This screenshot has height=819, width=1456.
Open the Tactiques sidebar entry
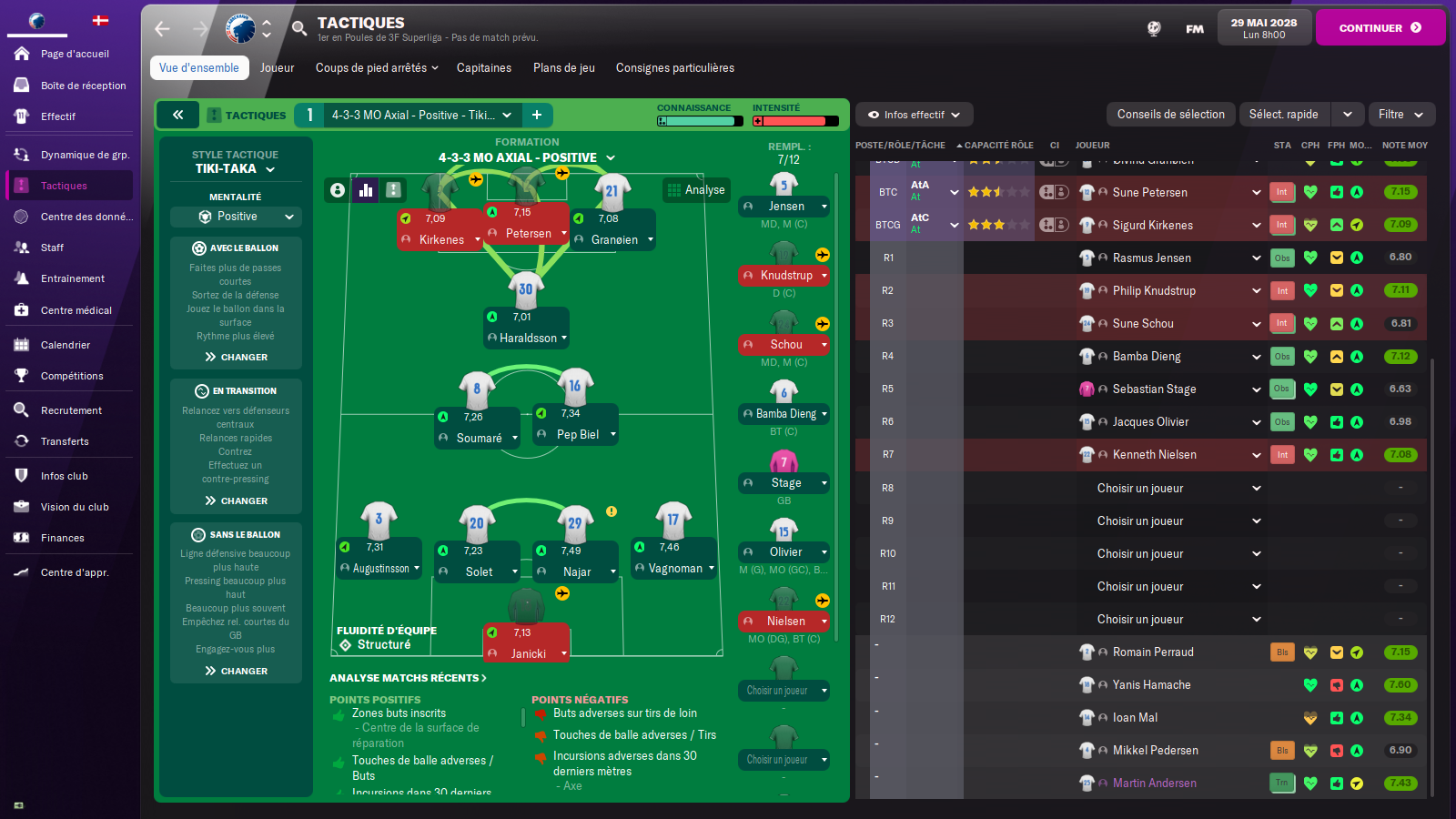(x=64, y=186)
